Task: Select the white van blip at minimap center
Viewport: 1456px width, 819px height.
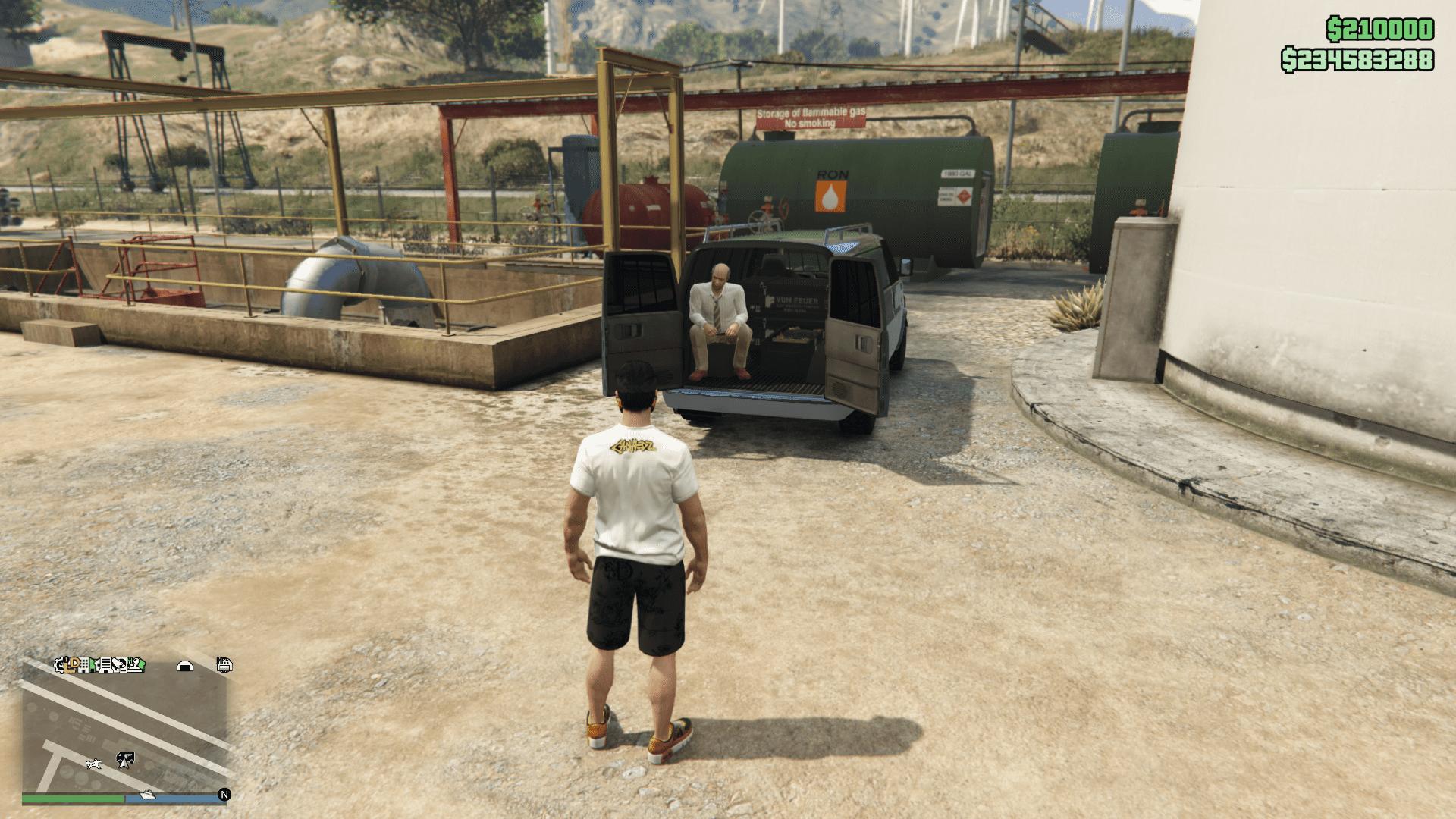Action: [124, 757]
